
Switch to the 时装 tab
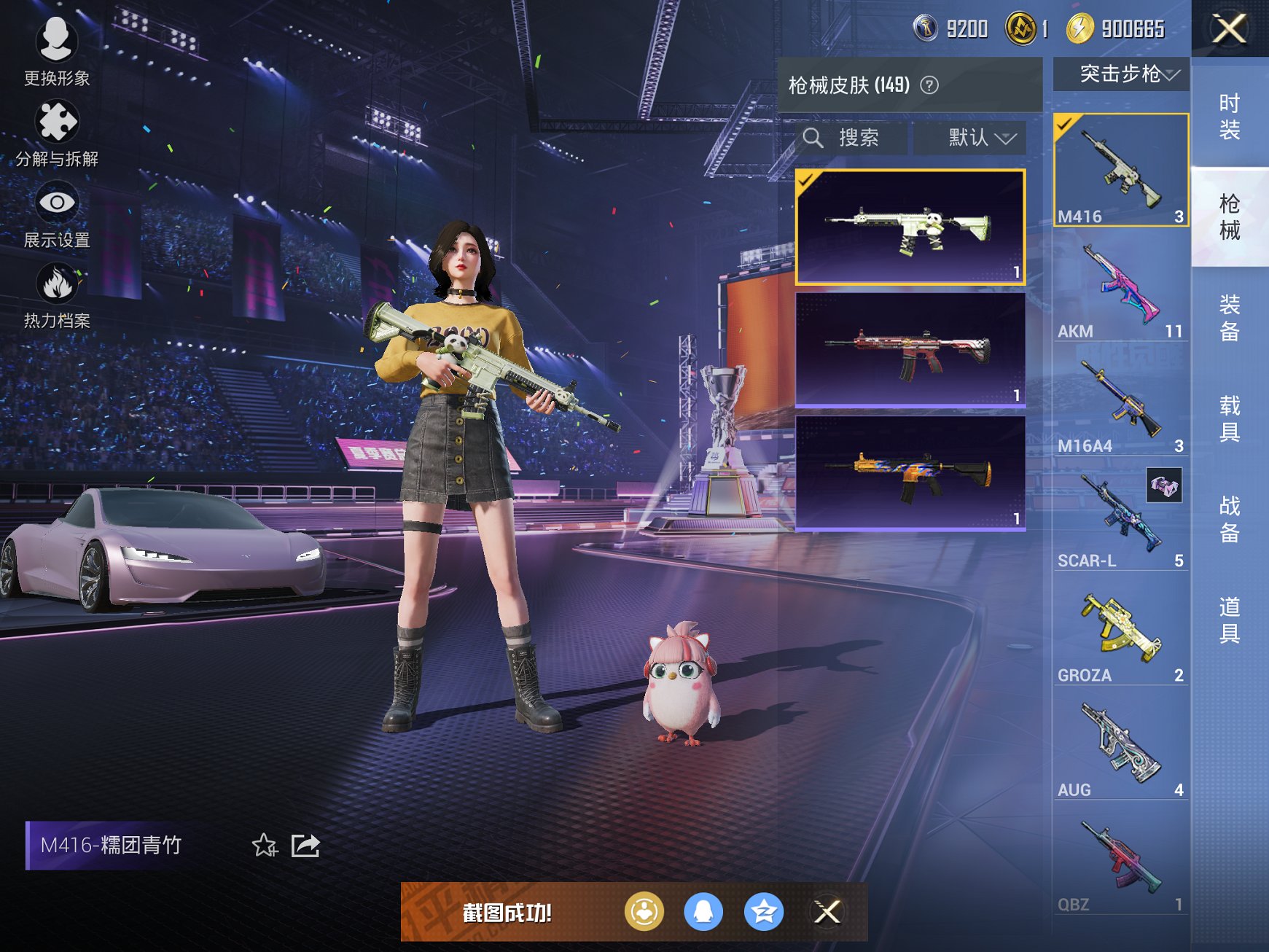(x=1229, y=117)
